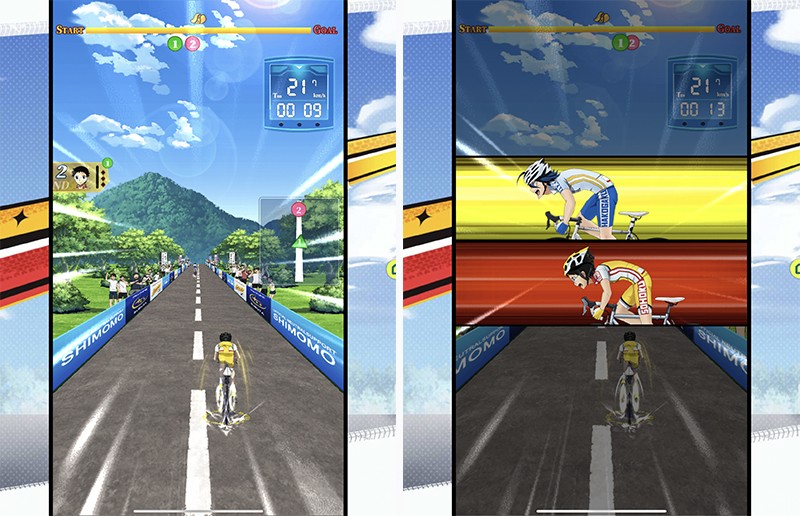Tap the 2nd place rider portrait badge
The width and height of the screenshot is (800, 516).
click(x=82, y=178)
